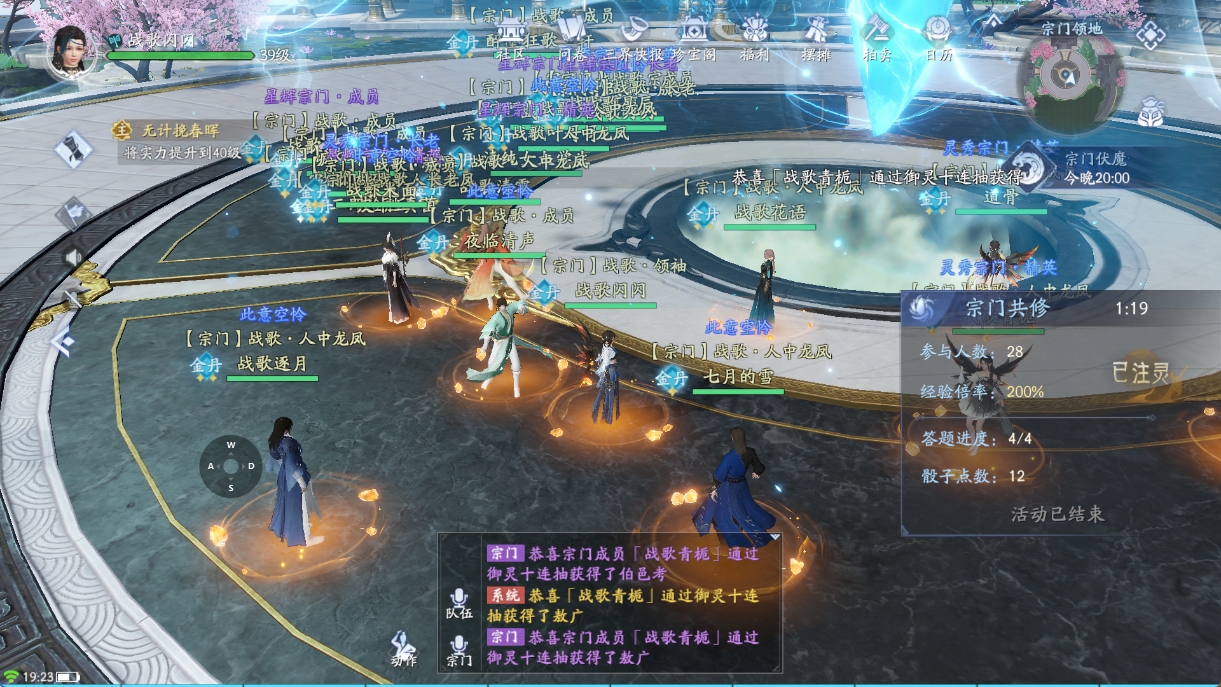
Task: Toggle the speaker sound icon
Action: click(73, 257)
